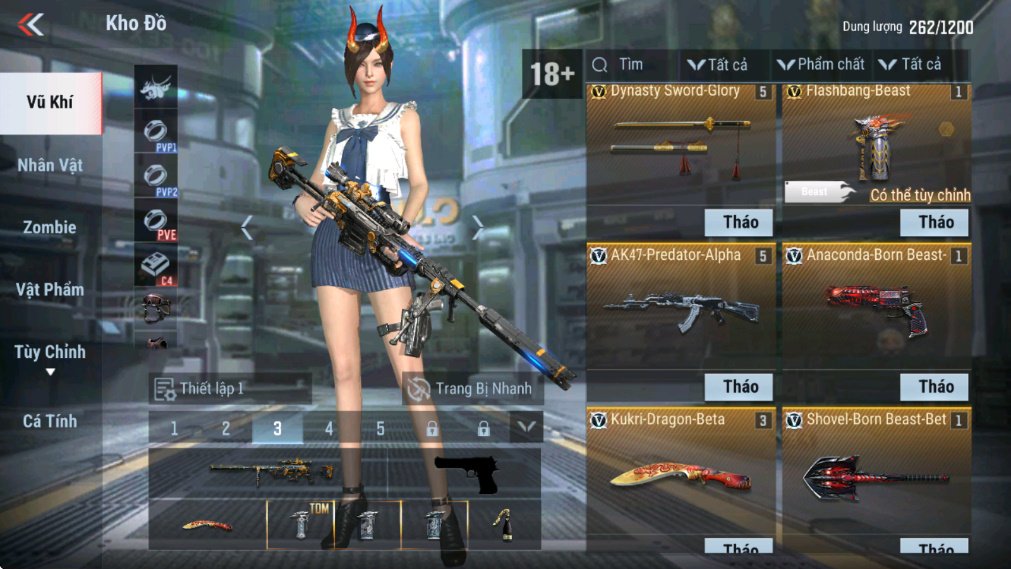Switch to loadout slot number 1

(x=174, y=429)
